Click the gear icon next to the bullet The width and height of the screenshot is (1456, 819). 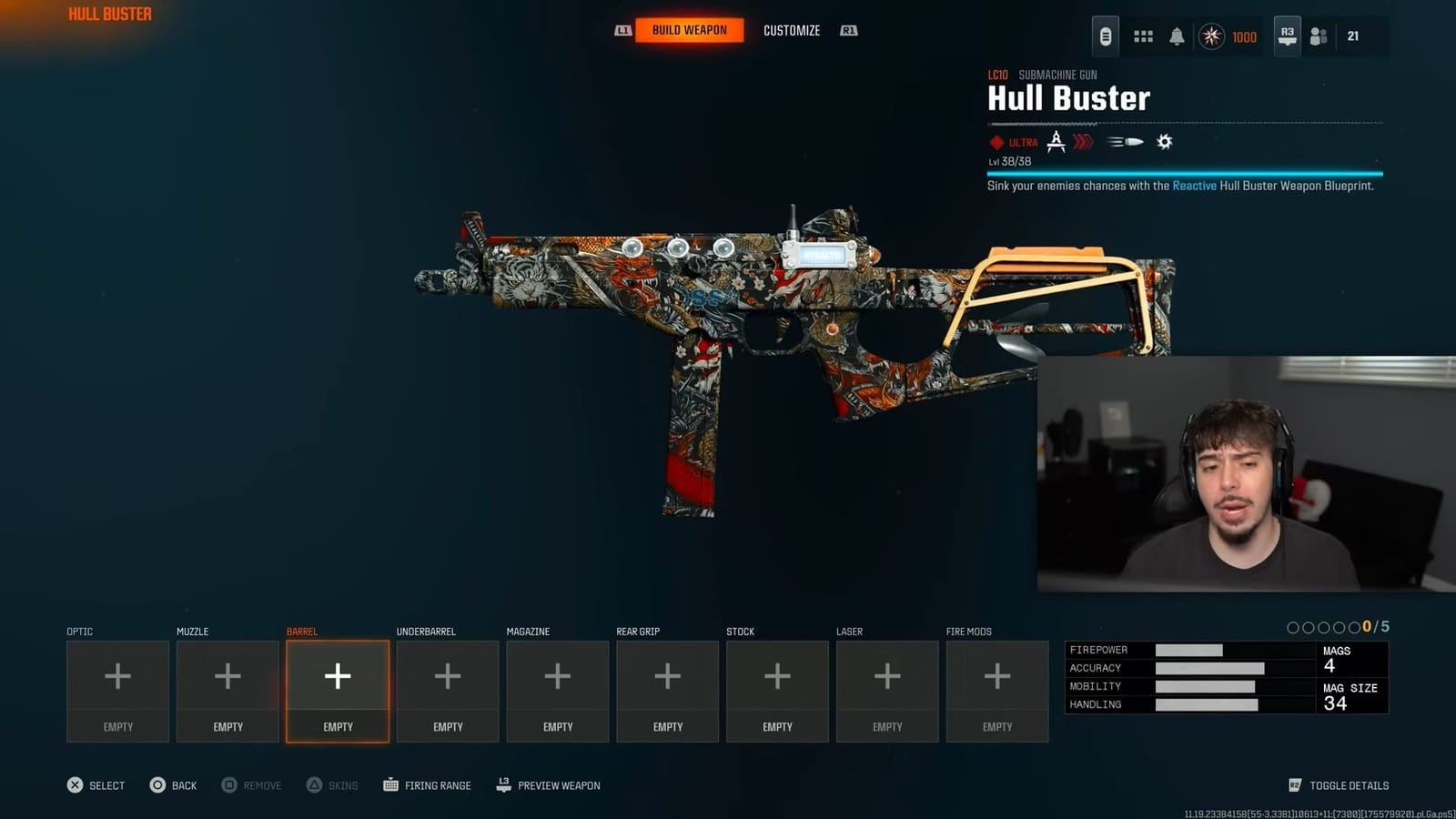(x=1165, y=141)
